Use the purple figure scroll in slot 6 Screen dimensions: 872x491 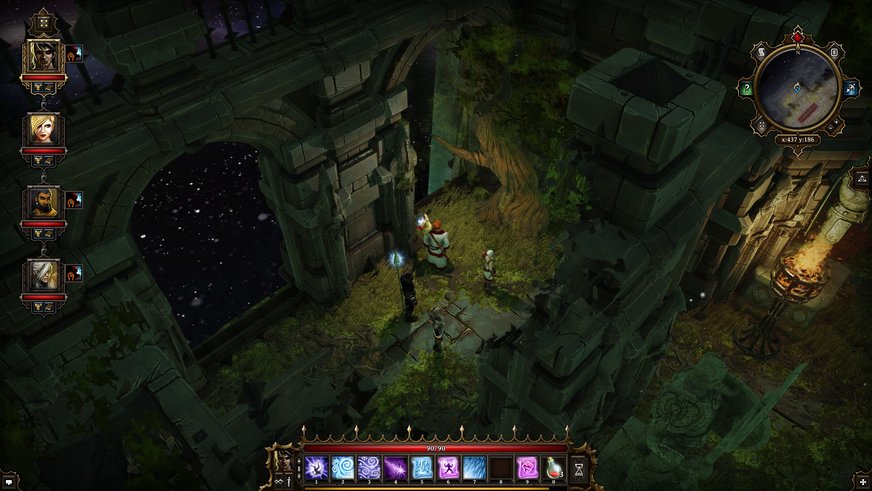tap(447, 467)
